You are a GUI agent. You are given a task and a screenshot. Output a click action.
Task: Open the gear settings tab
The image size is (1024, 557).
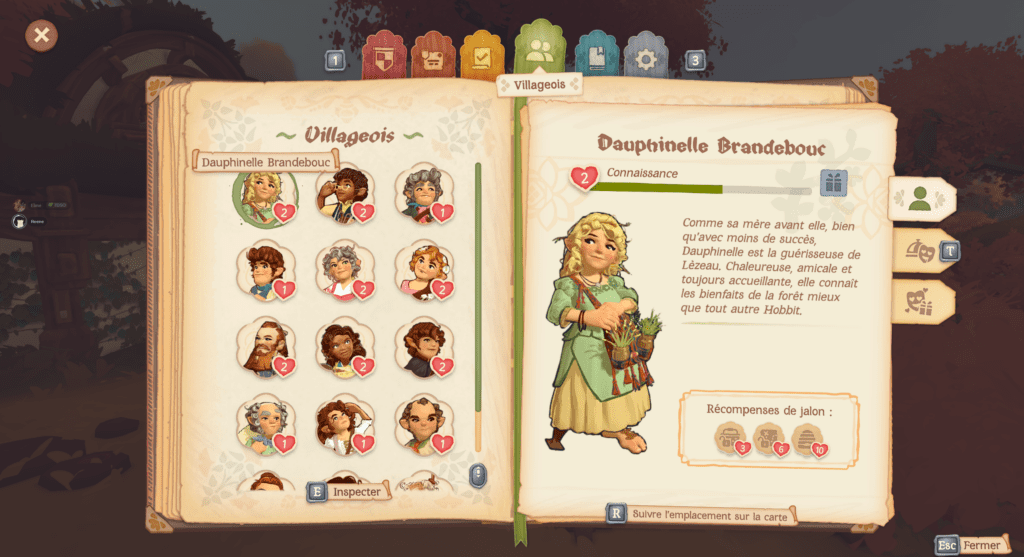click(x=646, y=58)
